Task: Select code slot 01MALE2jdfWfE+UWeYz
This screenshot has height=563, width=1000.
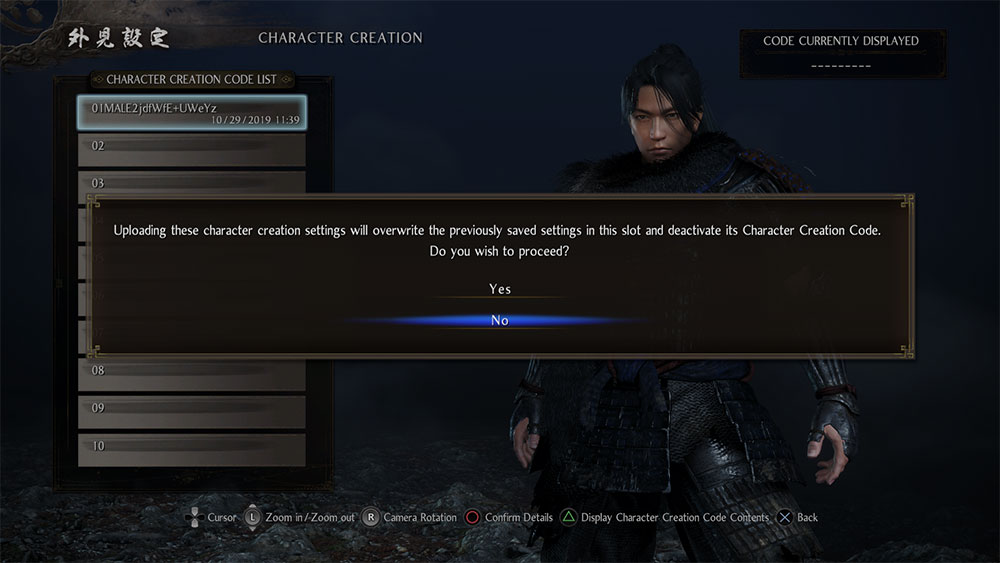Action: coord(191,113)
